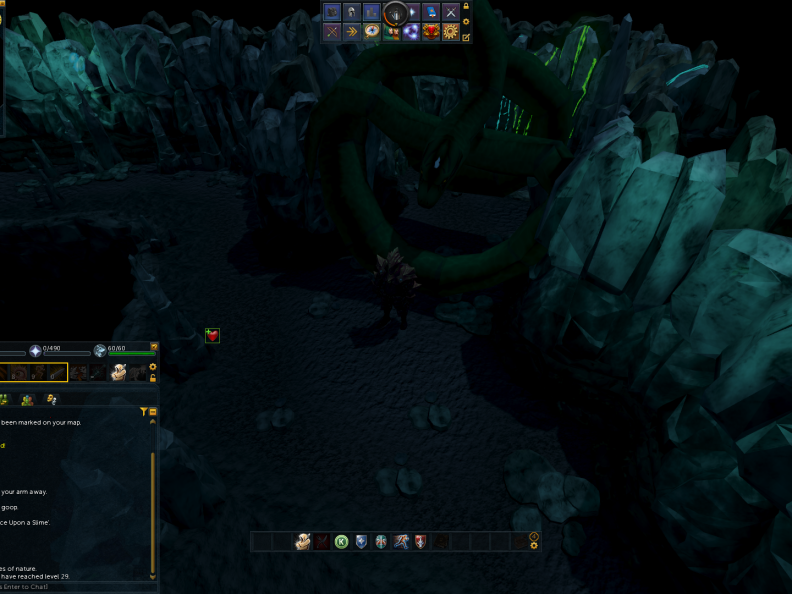The width and height of the screenshot is (792, 594).
Task: Open the compass icon in the ribbon
Action: 372,32
